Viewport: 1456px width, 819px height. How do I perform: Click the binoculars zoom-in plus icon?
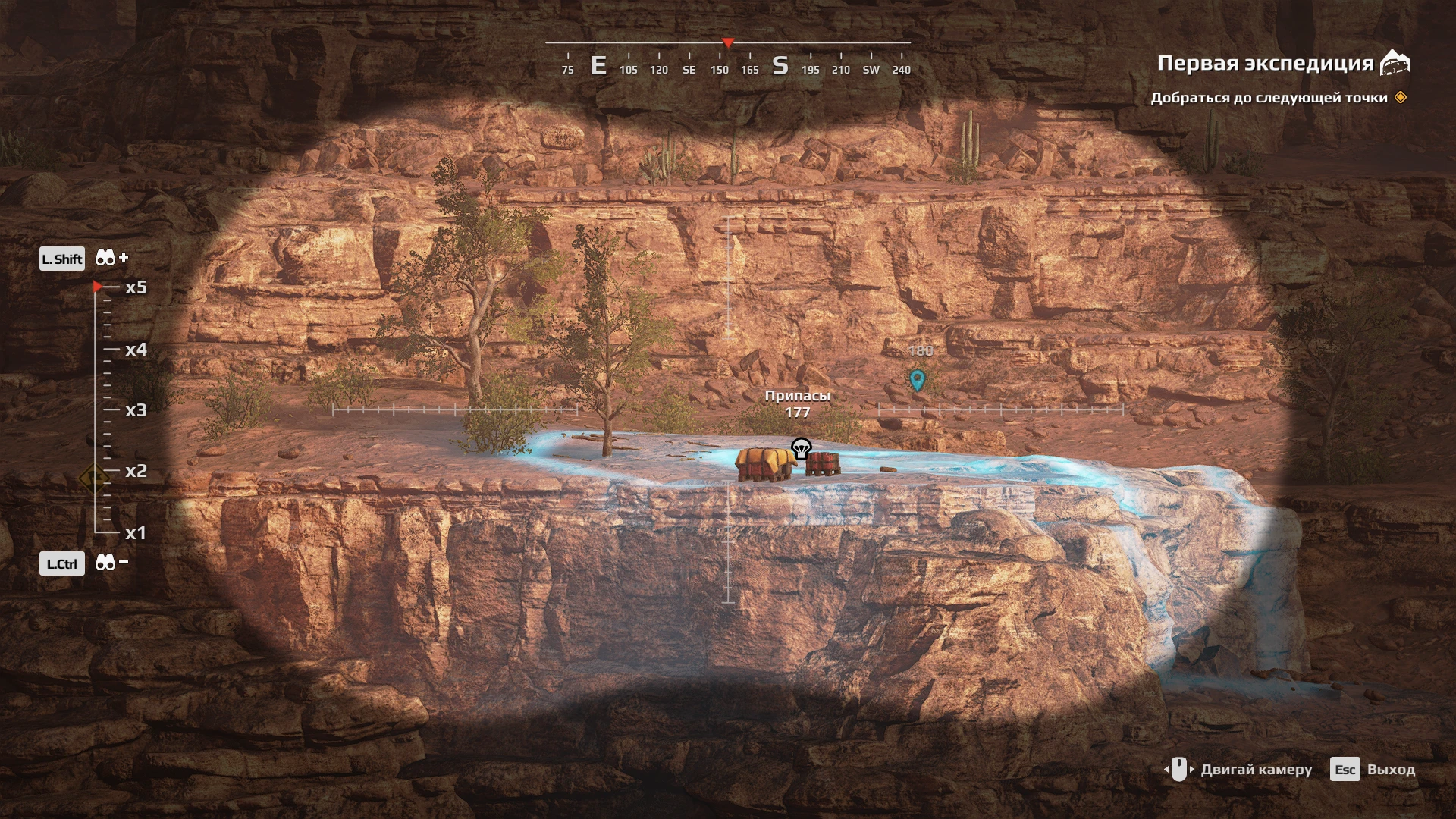click(111, 259)
